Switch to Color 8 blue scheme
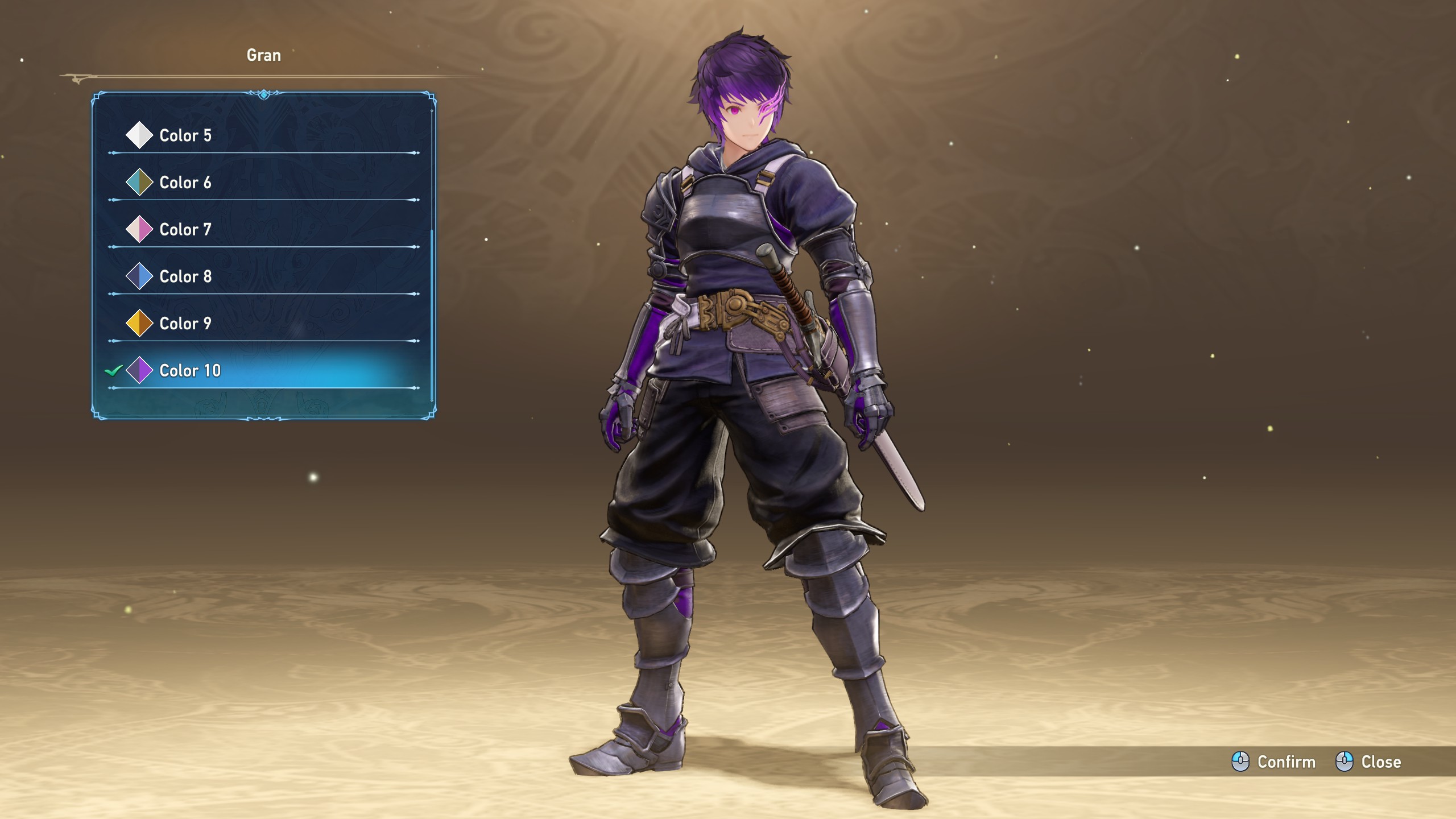1456x819 pixels. [185, 276]
